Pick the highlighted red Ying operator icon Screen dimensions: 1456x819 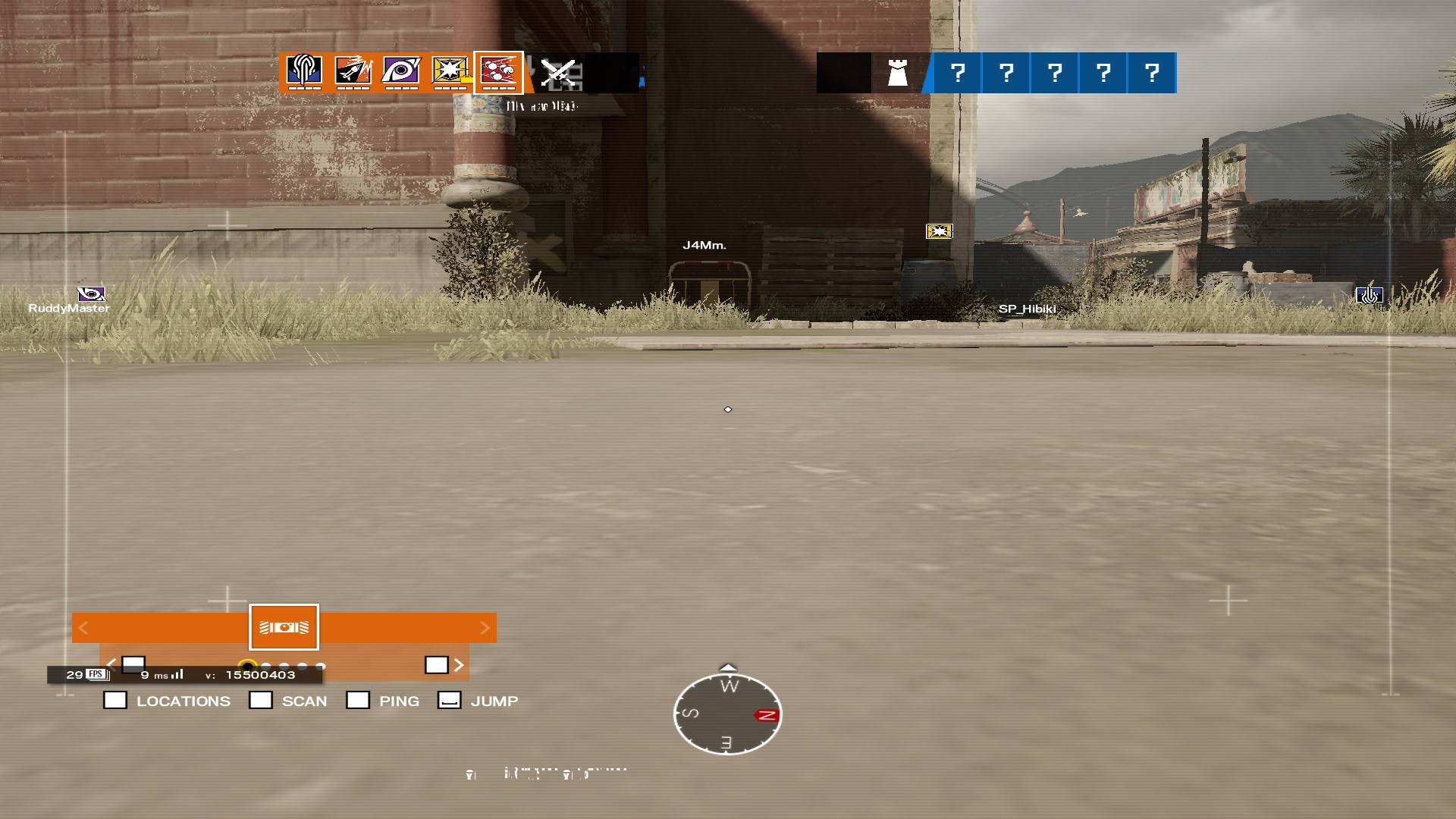click(x=498, y=72)
